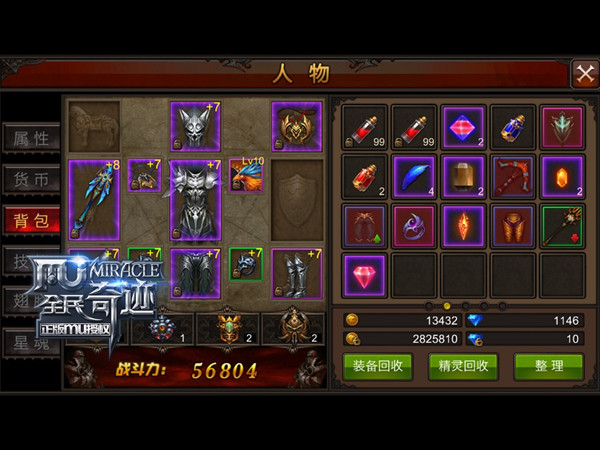This screenshot has height=450, width=600.
Task: Switch to the 属性 attributes tab
Action: point(30,139)
